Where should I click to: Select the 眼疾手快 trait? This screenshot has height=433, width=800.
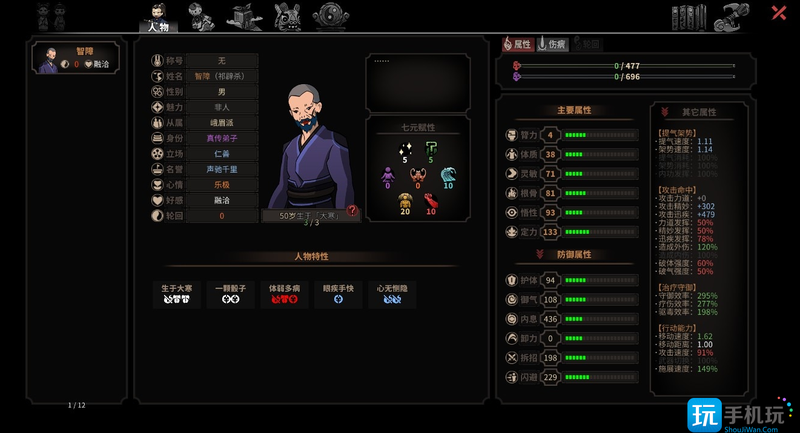338,294
